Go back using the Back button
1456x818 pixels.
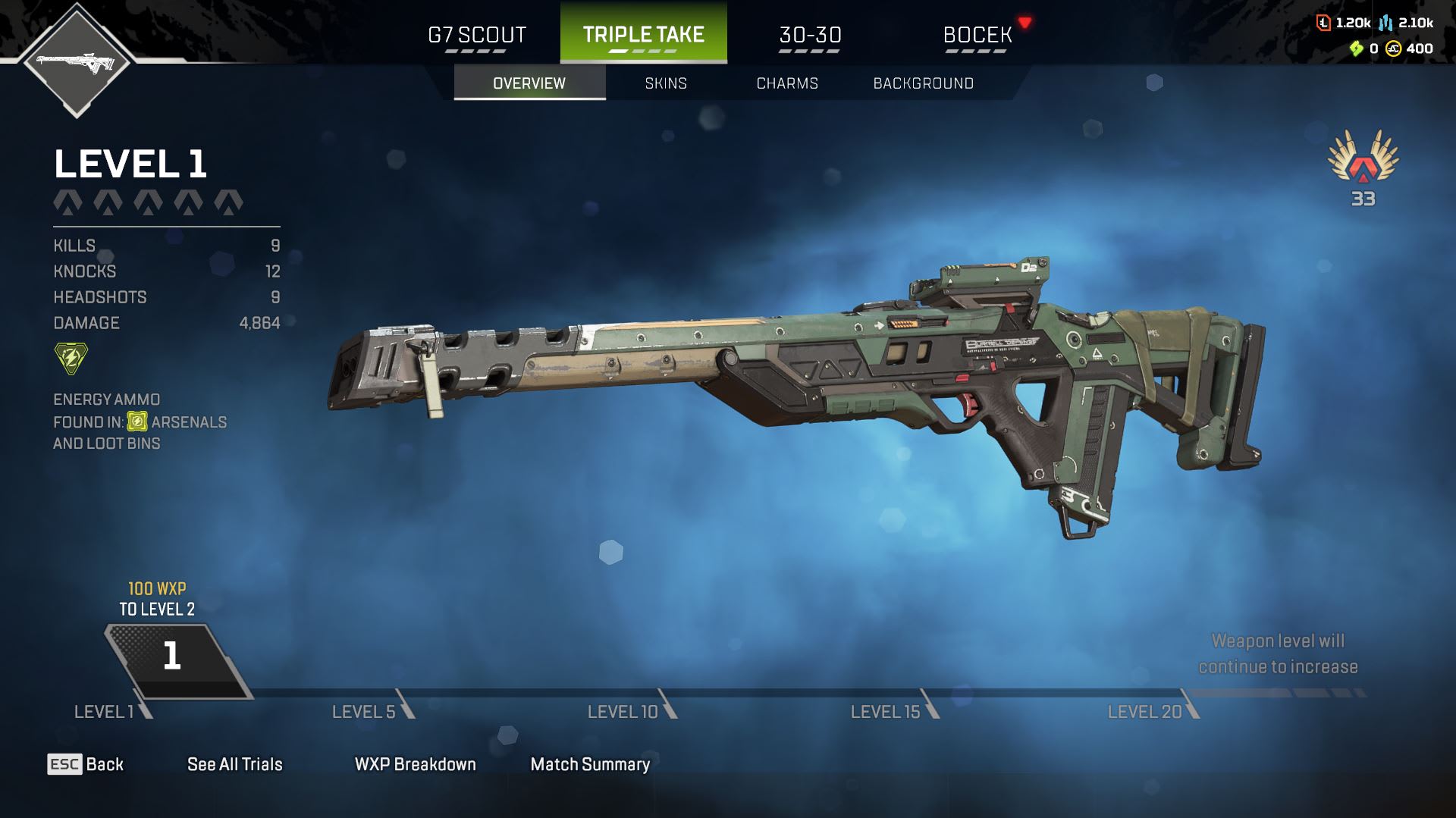[86, 764]
